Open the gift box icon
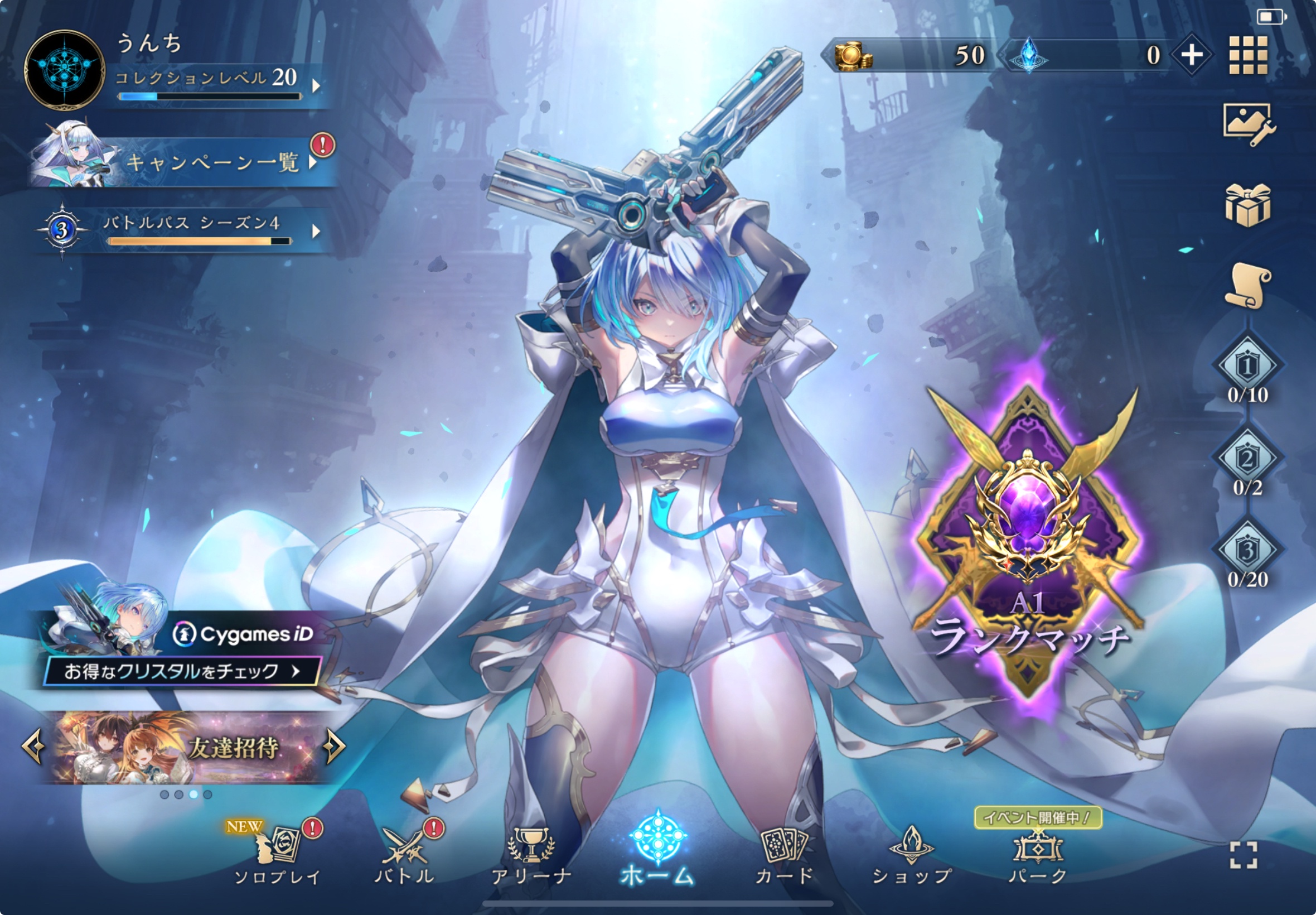The width and height of the screenshot is (1316, 915). point(1248,205)
